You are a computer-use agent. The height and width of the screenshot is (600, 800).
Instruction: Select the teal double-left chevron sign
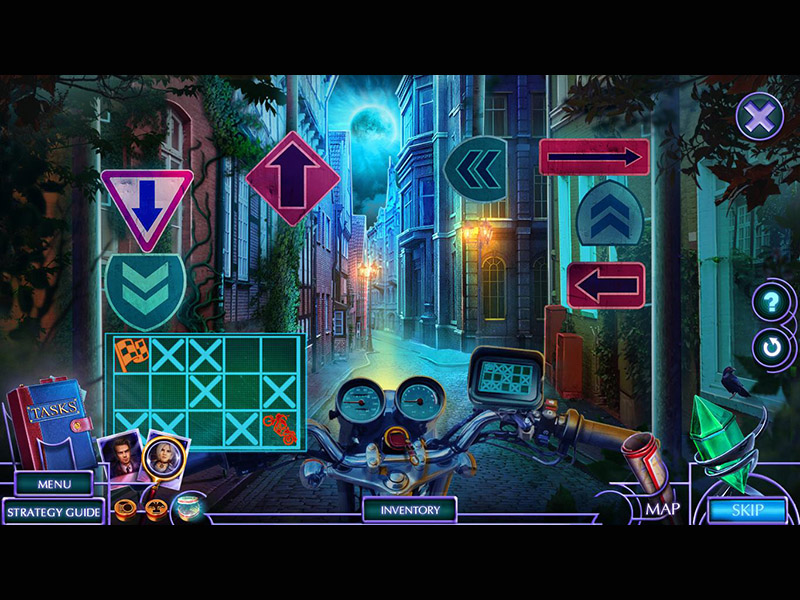(476, 168)
